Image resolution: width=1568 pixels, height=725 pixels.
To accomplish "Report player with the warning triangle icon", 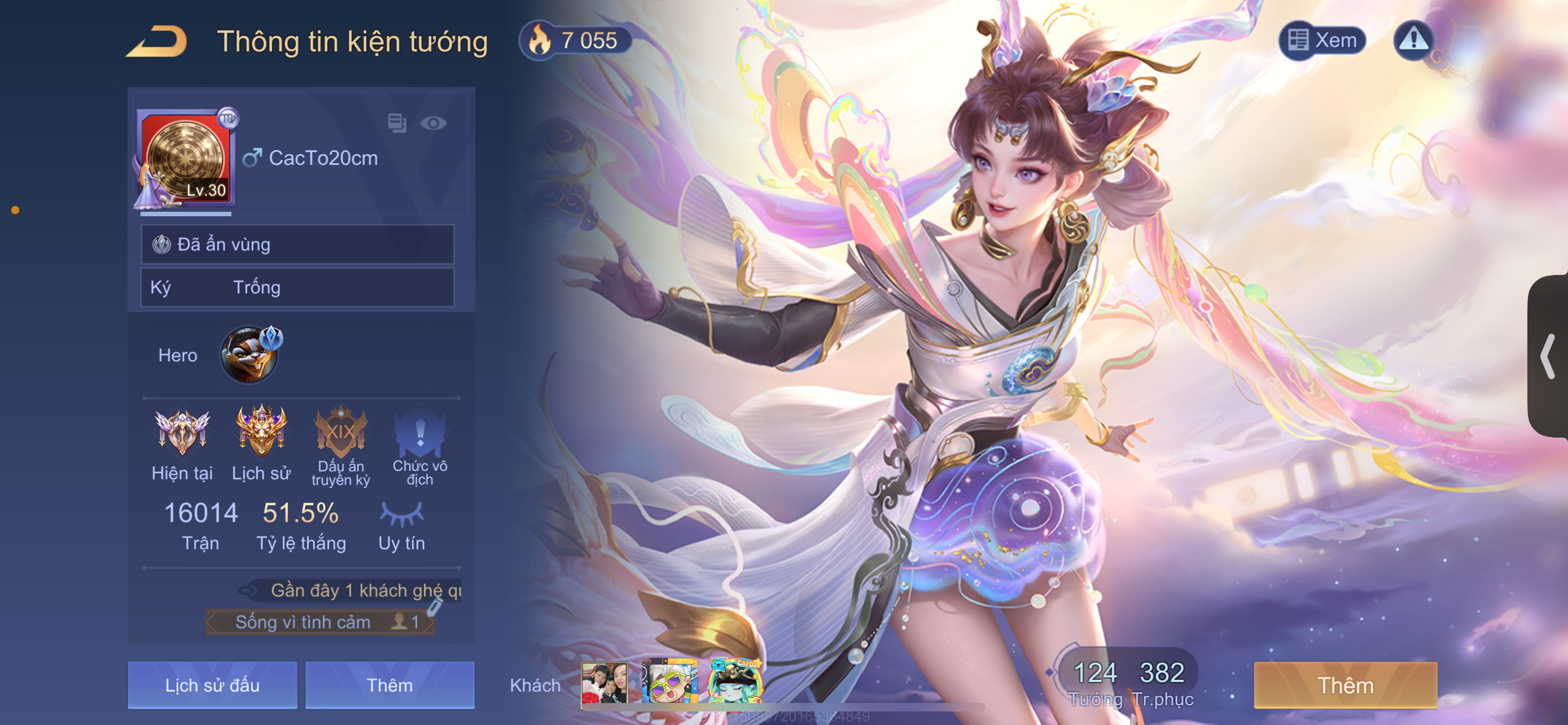I will [x=1413, y=40].
